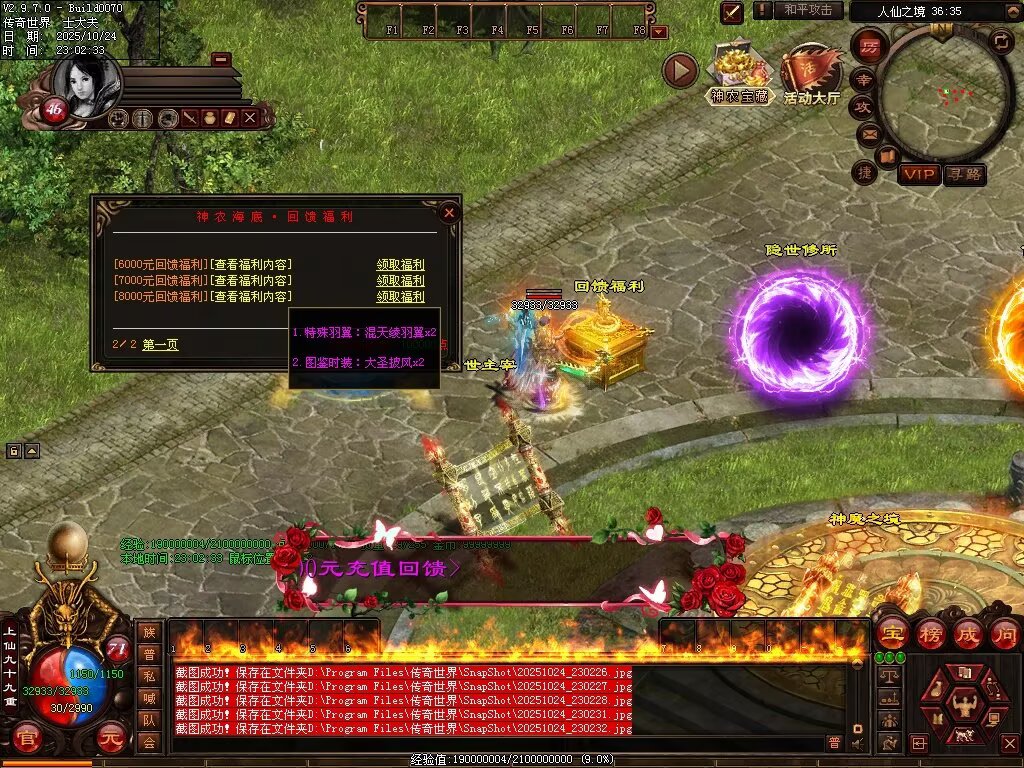Open the mail envelope icon
This screenshot has width=1024, height=768.
point(867,133)
